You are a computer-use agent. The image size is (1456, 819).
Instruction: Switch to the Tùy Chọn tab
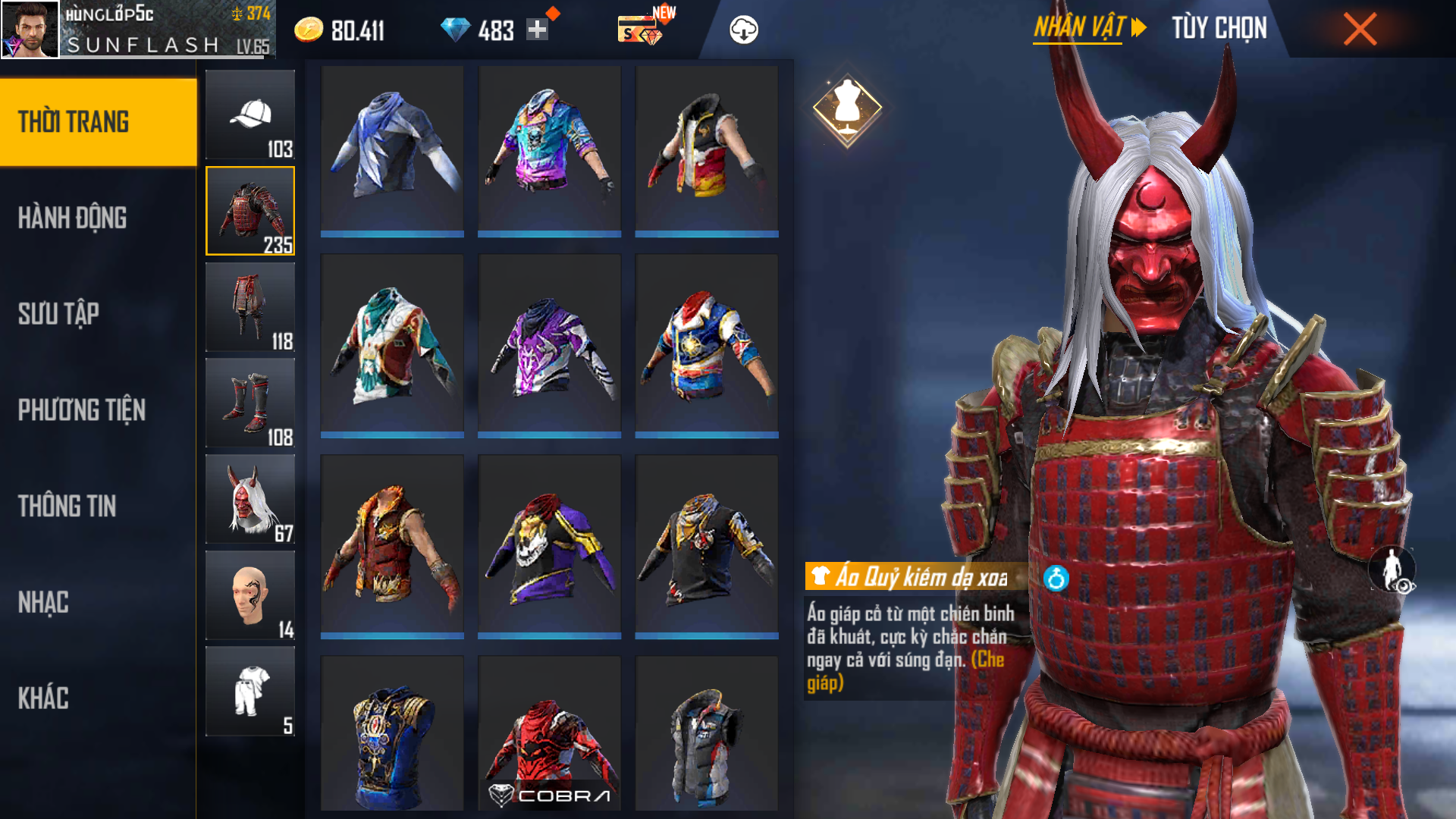click(1219, 29)
